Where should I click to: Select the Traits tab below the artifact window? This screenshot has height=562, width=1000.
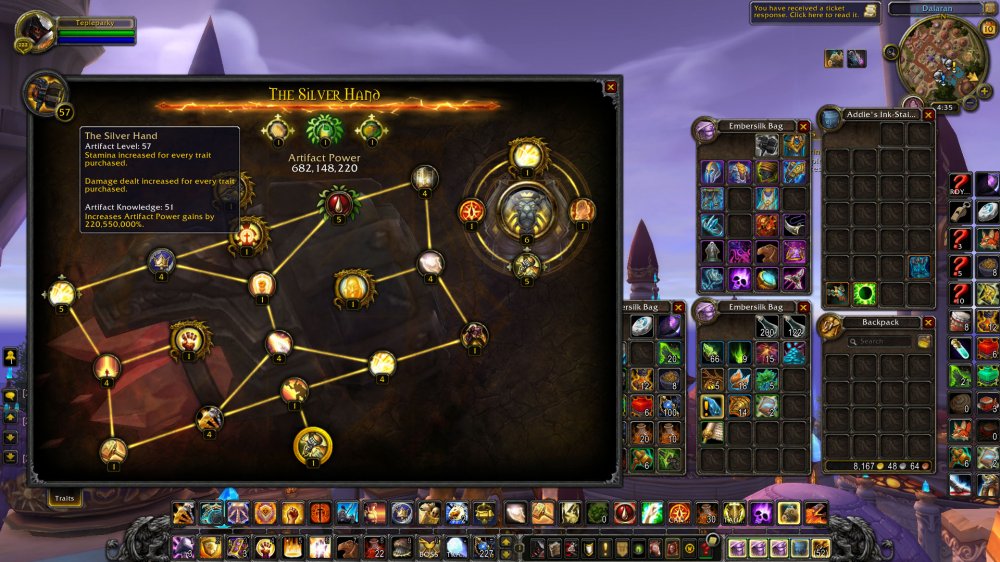pyautogui.click(x=65, y=496)
